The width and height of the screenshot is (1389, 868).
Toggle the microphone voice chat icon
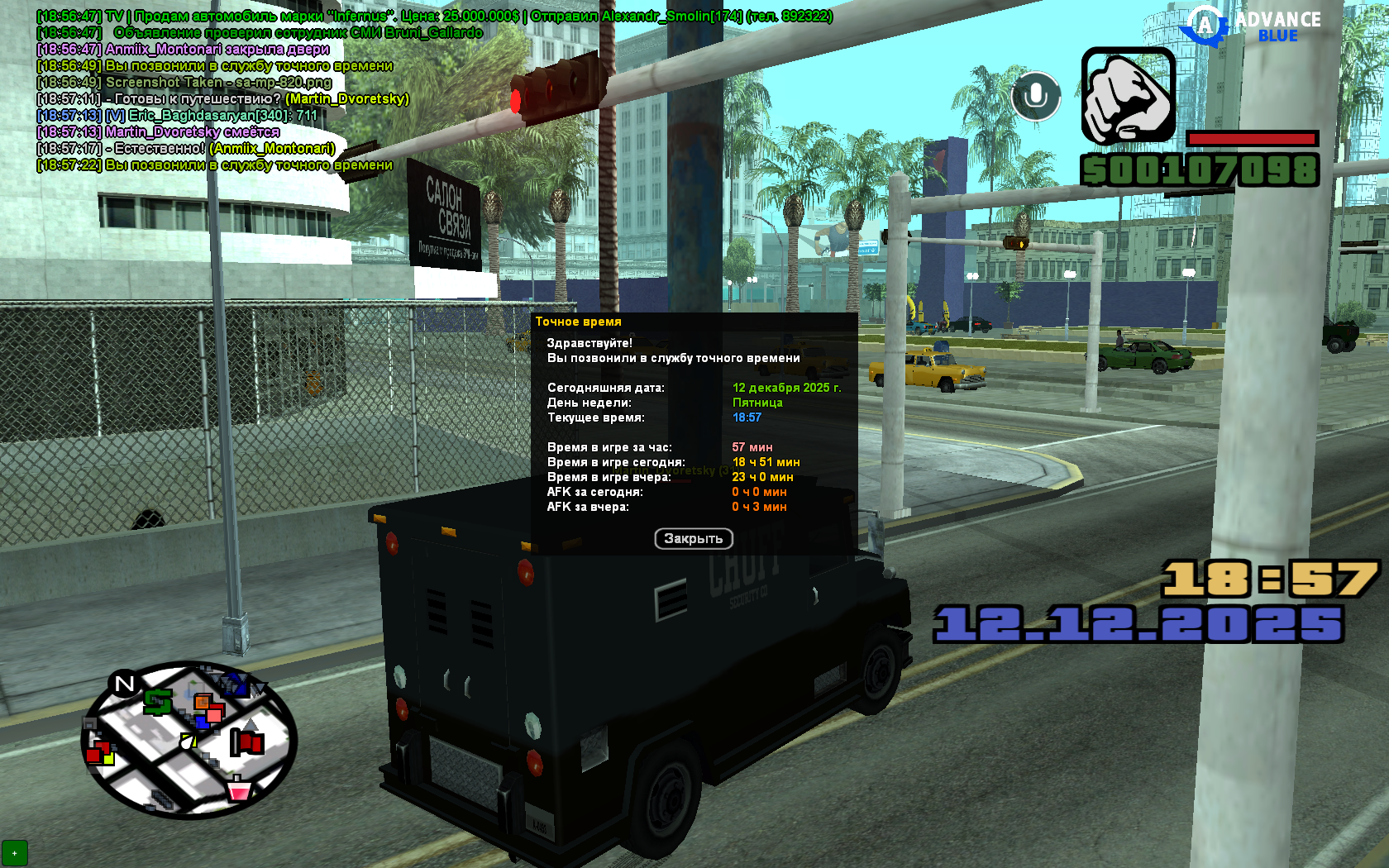click(1035, 97)
